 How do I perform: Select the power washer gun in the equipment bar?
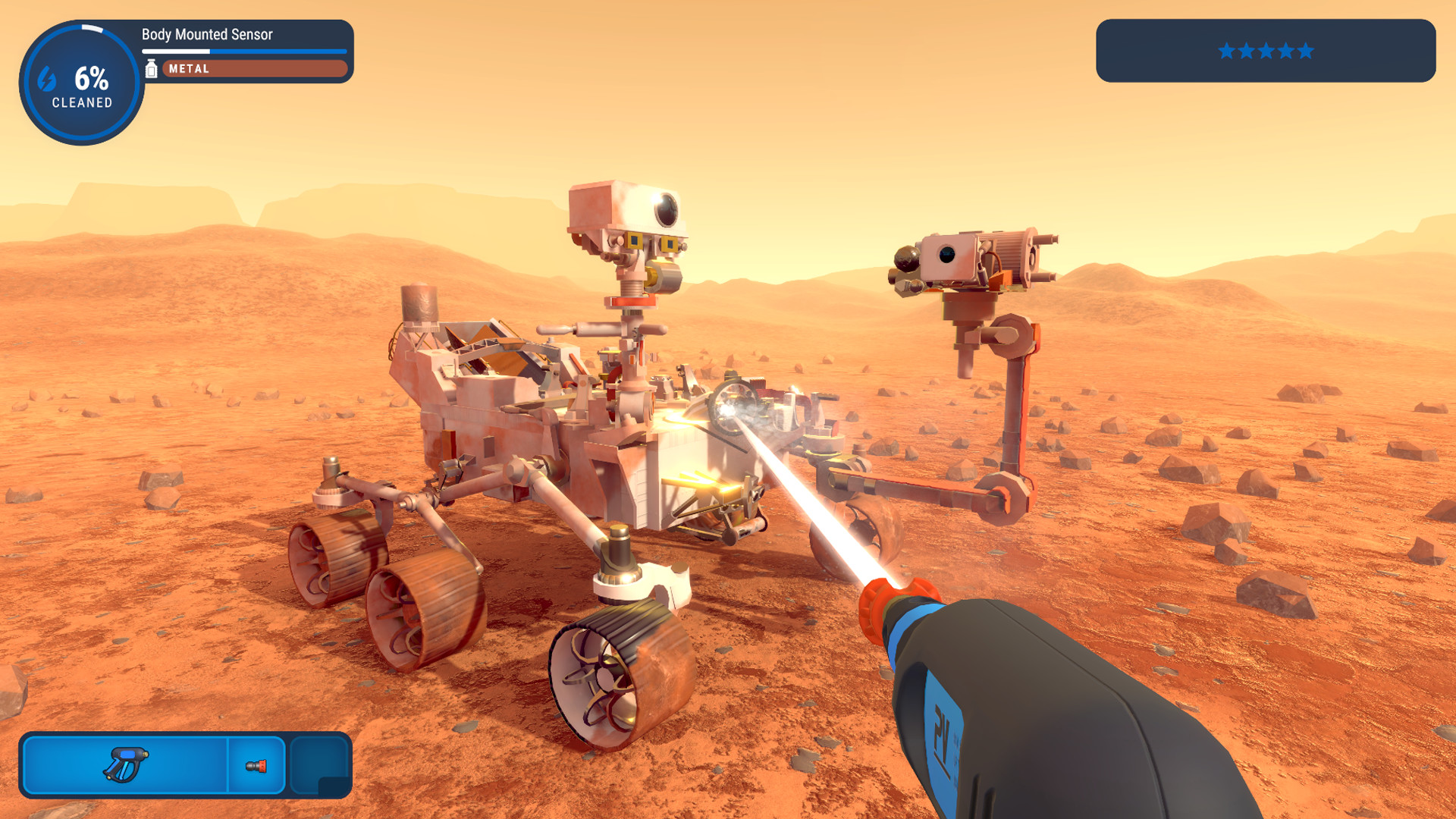click(x=126, y=766)
